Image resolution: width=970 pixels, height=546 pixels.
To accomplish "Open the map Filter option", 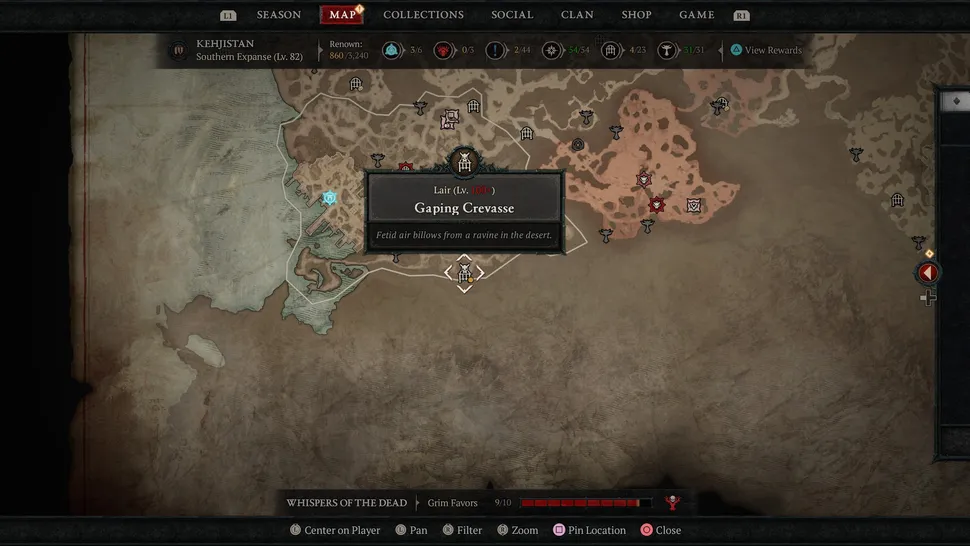I will (x=462, y=530).
